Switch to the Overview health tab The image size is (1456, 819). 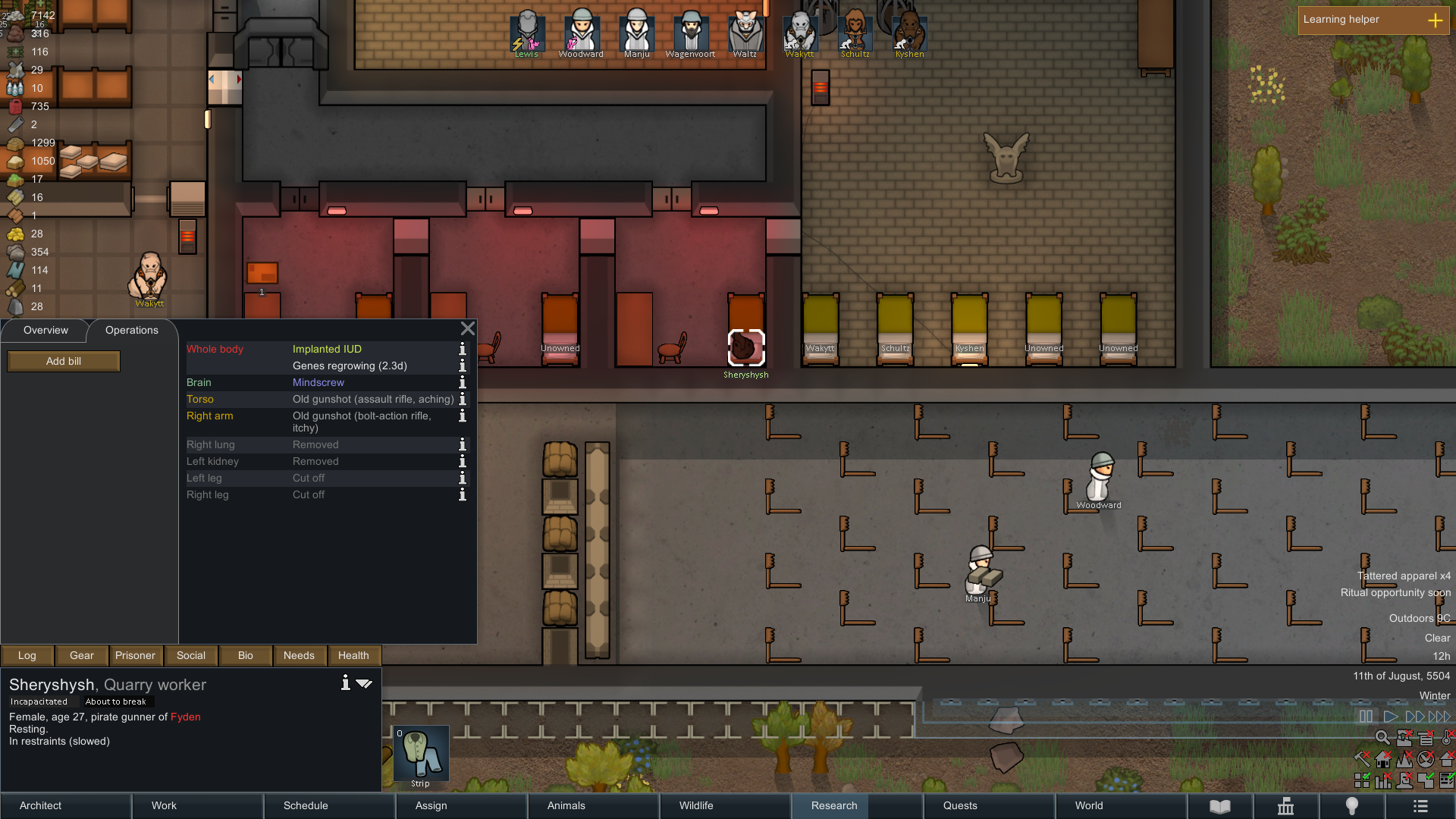point(45,331)
